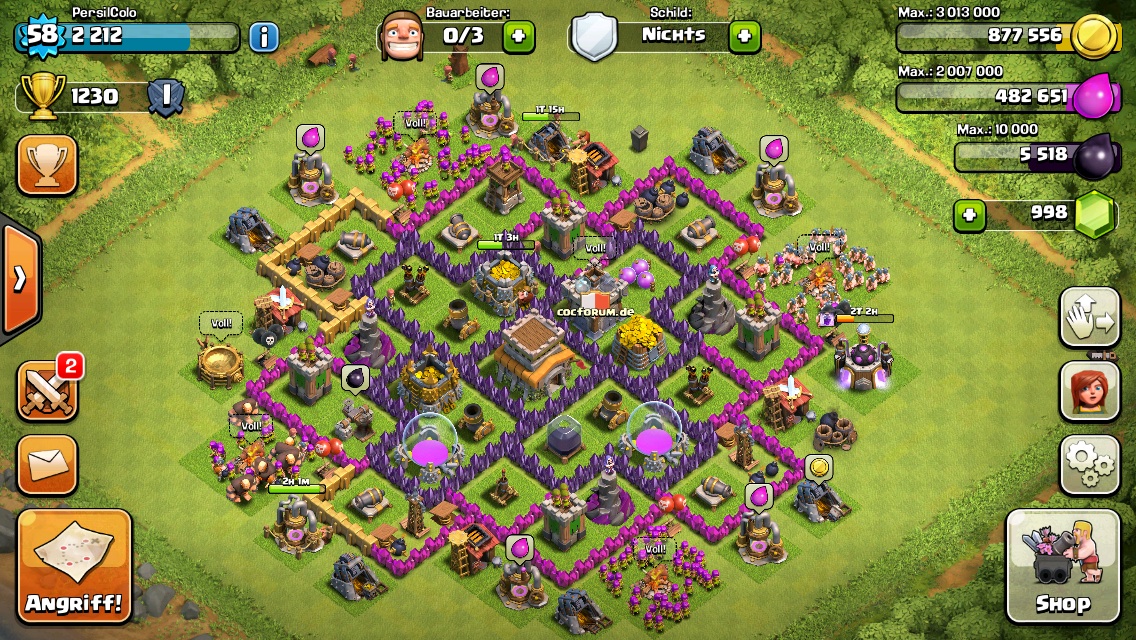Open the settings gears button

pos(1089,462)
